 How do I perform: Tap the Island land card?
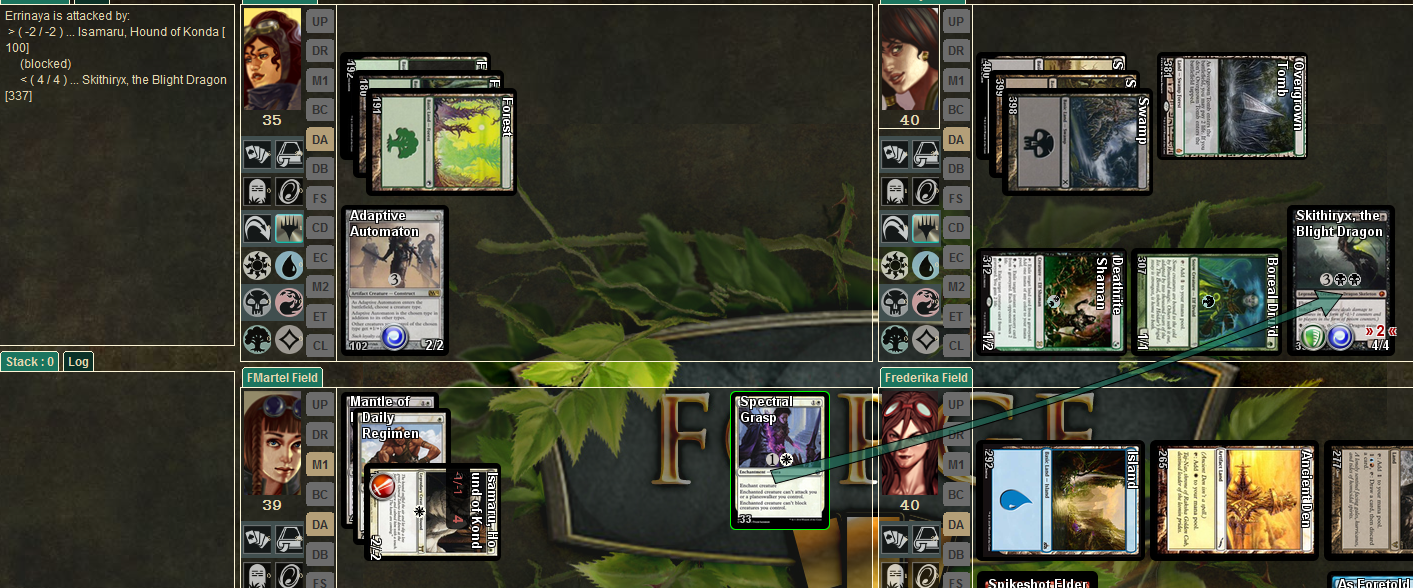tap(1059, 499)
